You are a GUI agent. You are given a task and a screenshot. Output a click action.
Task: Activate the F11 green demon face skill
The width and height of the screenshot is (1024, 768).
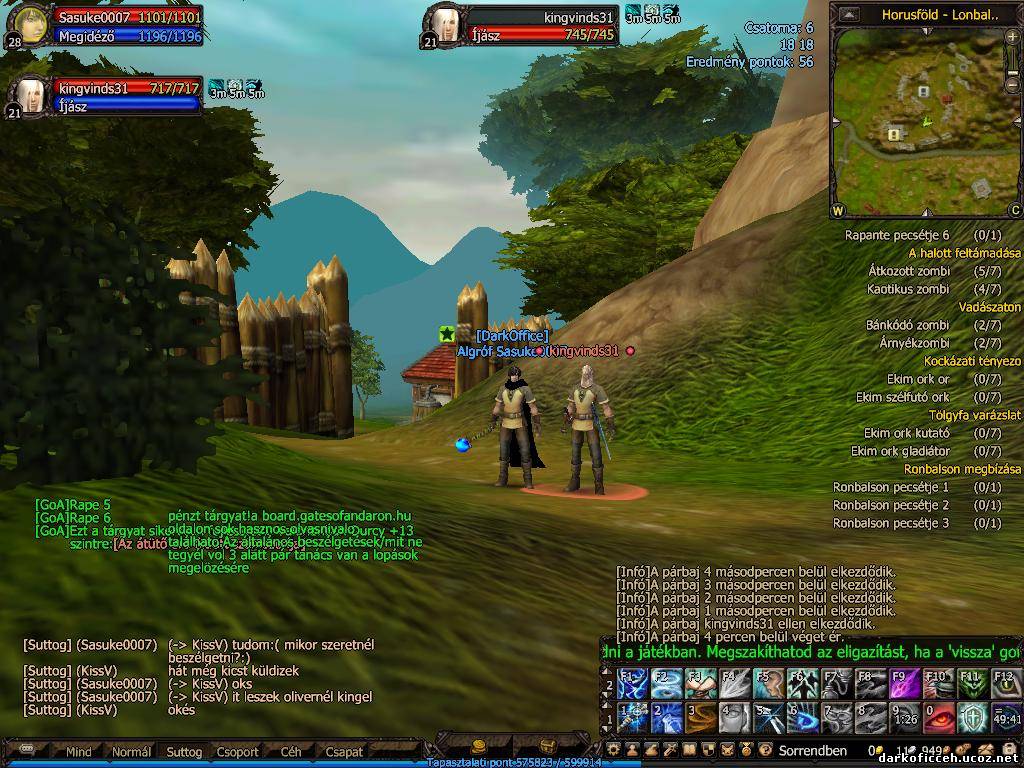click(x=971, y=685)
